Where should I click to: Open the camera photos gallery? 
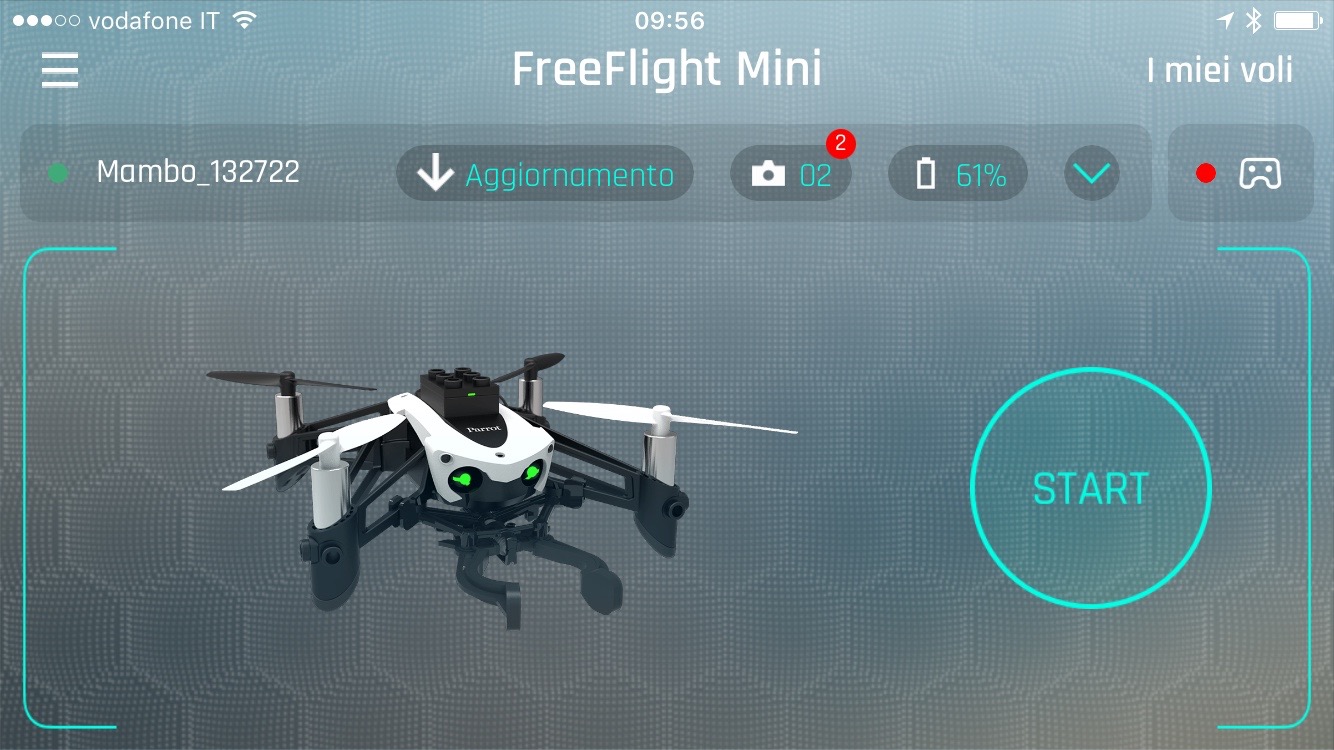pyautogui.click(x=790, y=174)
